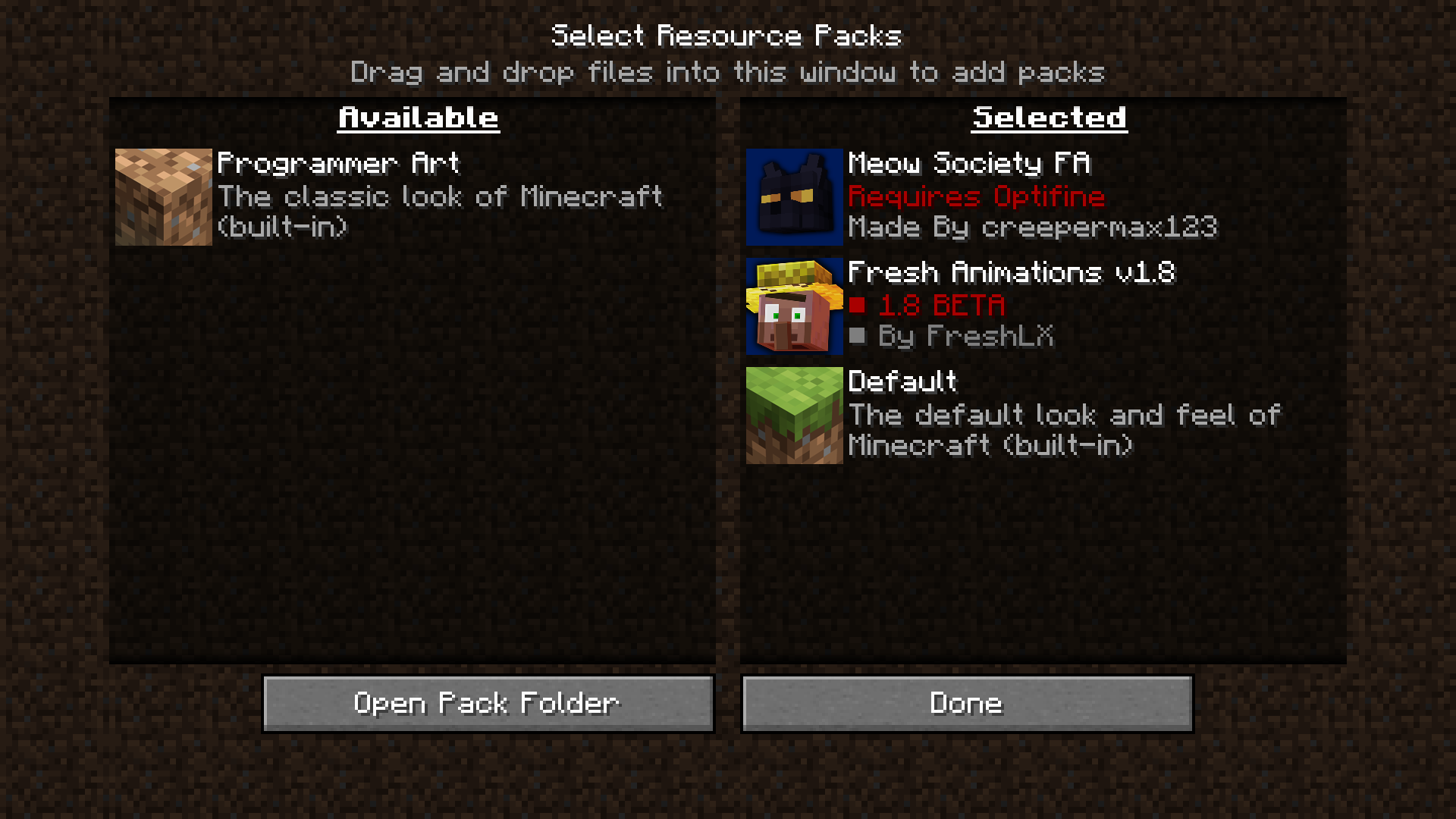The width and height of the screenshot is (1456, 819).
Task: Click the Meow Society FA pack icon
Action: (x=793, y=196)
